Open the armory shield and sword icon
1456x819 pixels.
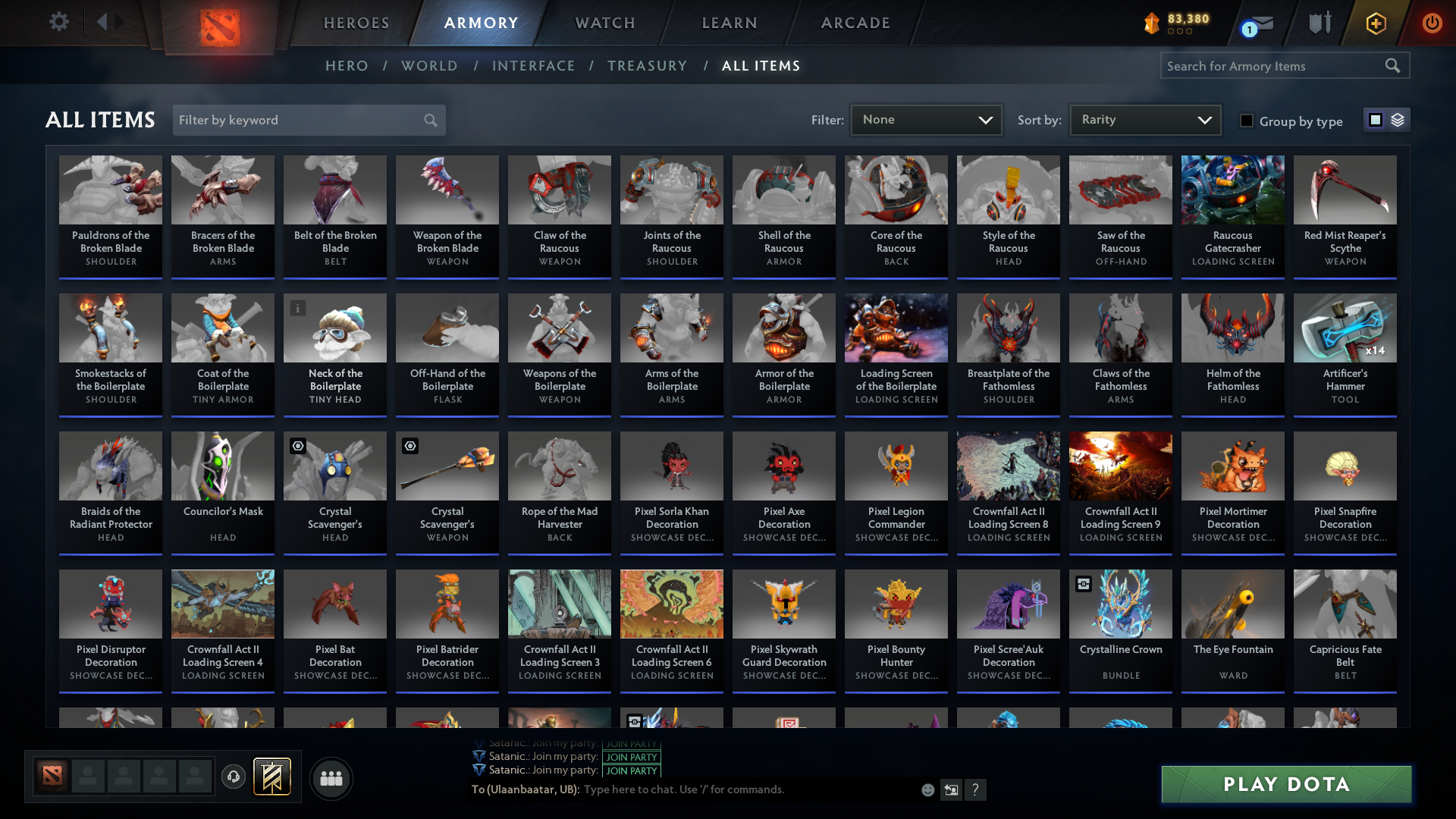coord(1319,23)
